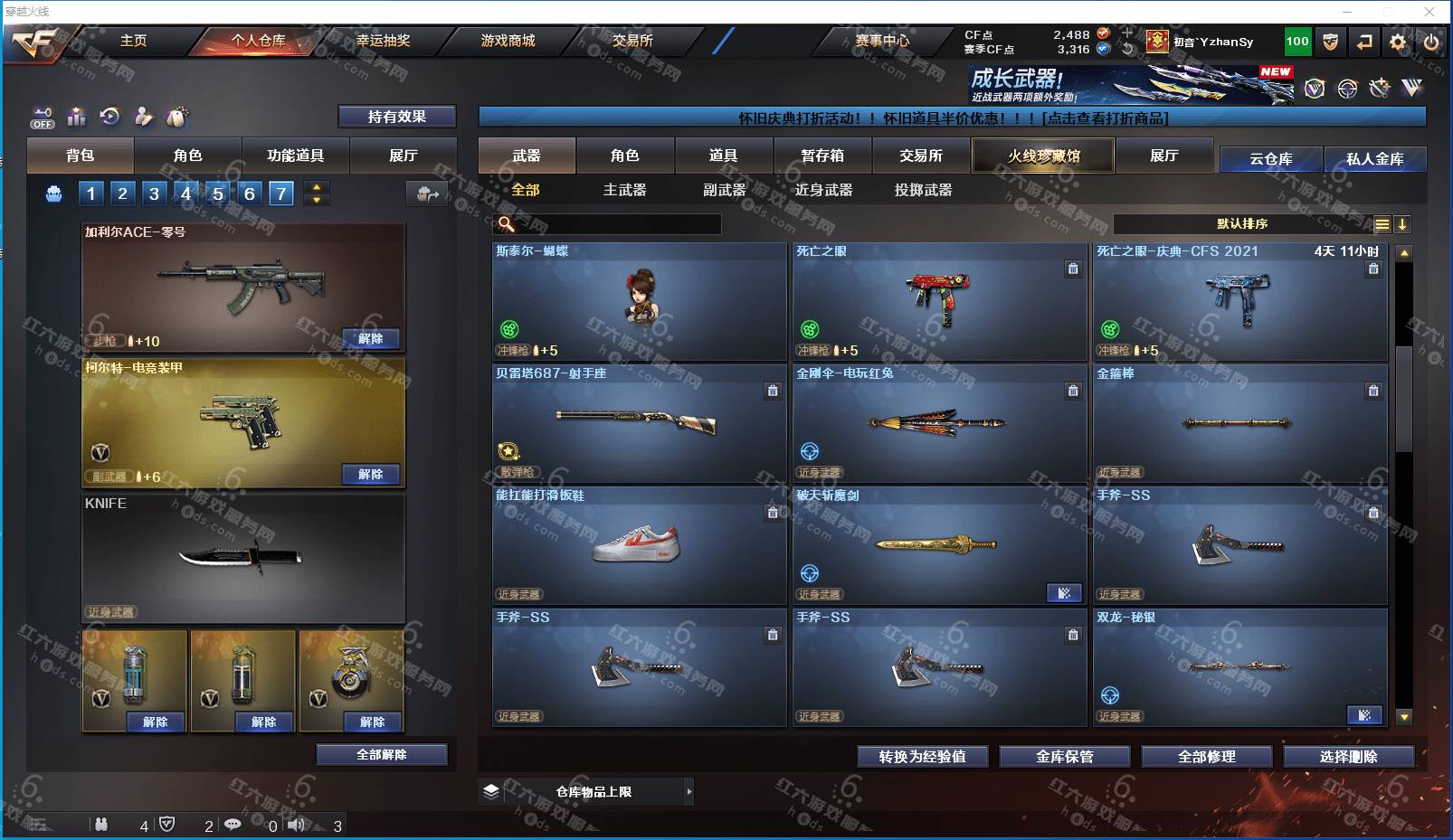Click the 持有效果 owned effects button

coord(396,117)
